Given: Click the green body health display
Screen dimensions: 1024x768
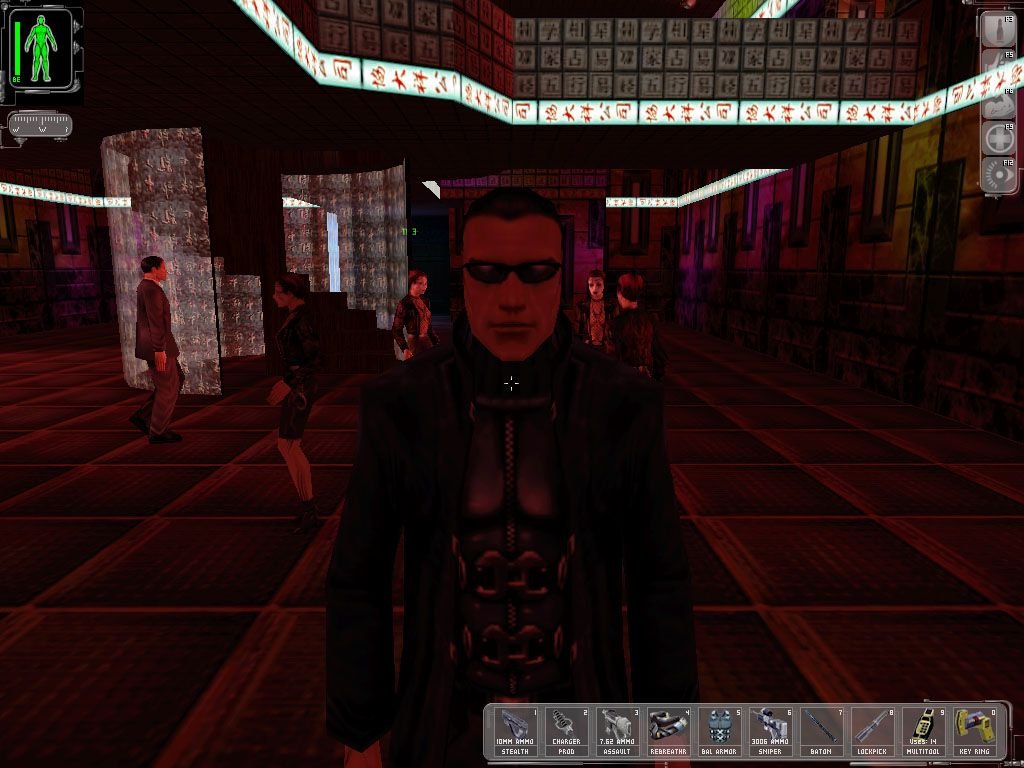Looking at the screenshot, I should pos(41,48).
